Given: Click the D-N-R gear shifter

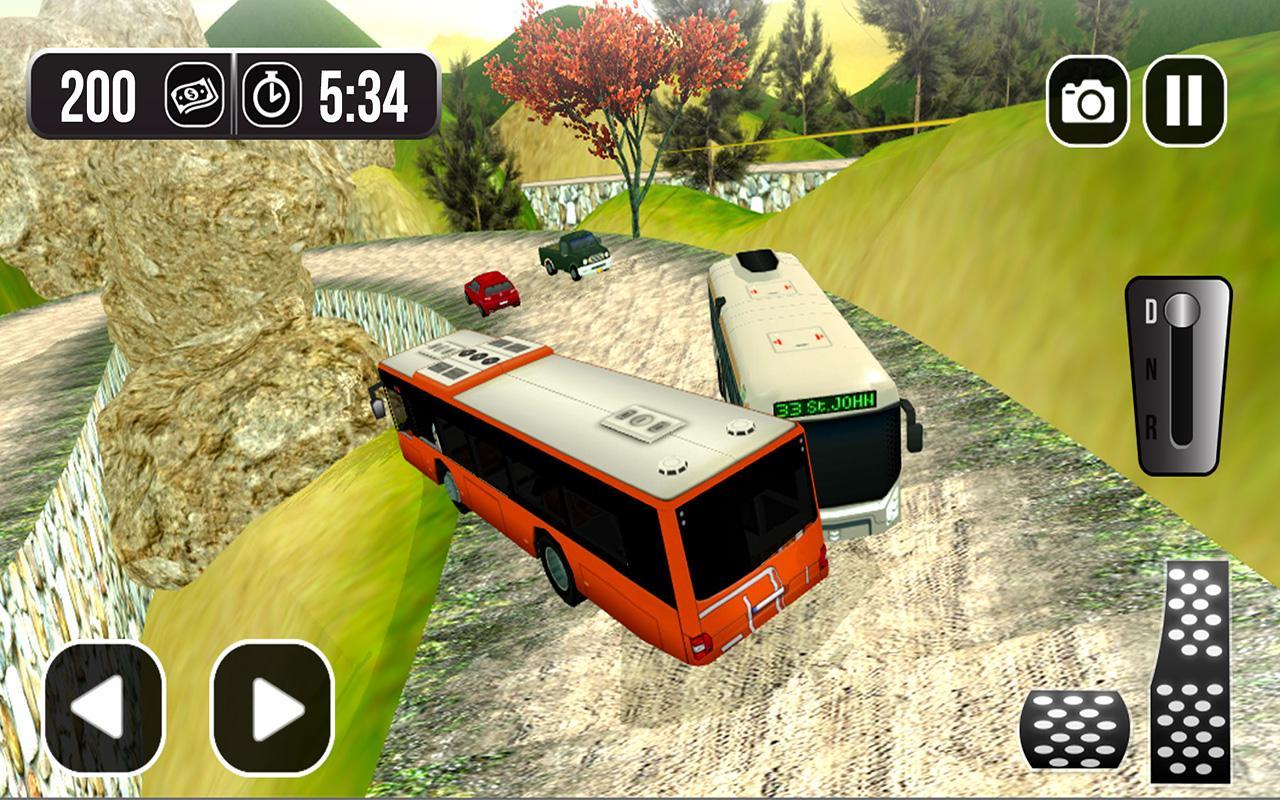Looking at the screenshot, I should click(1178, 375).
